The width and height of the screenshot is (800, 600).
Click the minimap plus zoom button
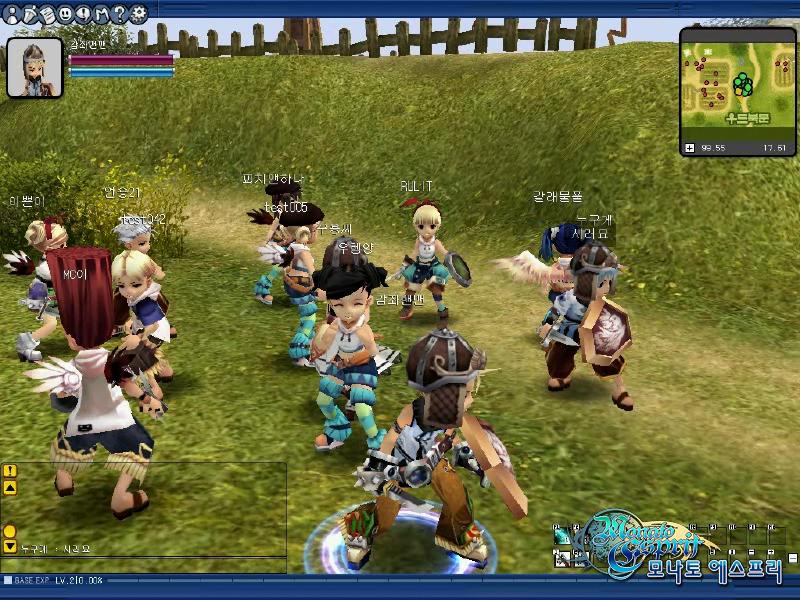[x=689, y=148]
